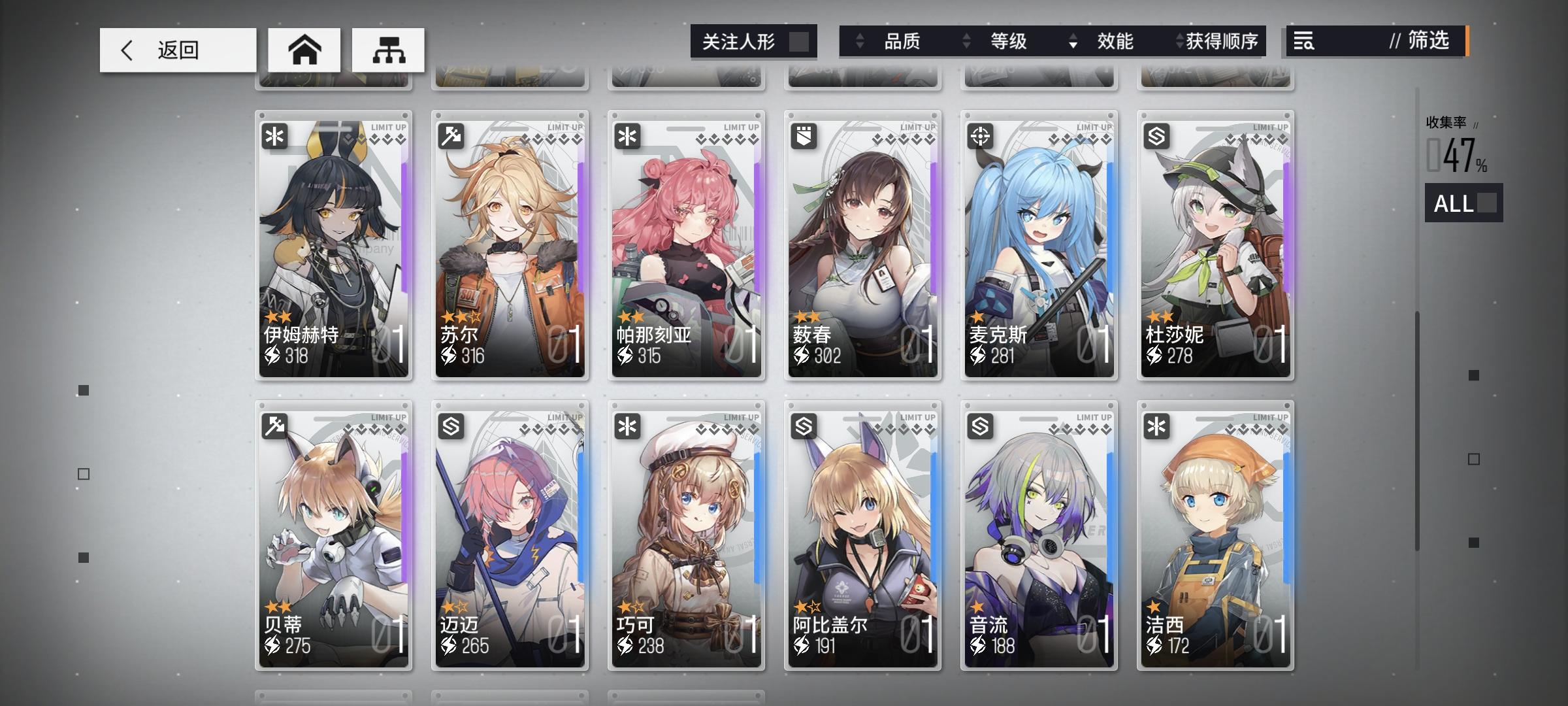Screen dimensions: 1568x706
Task: Enable the 关注人形 checkbox
Action: pos(802,41)
